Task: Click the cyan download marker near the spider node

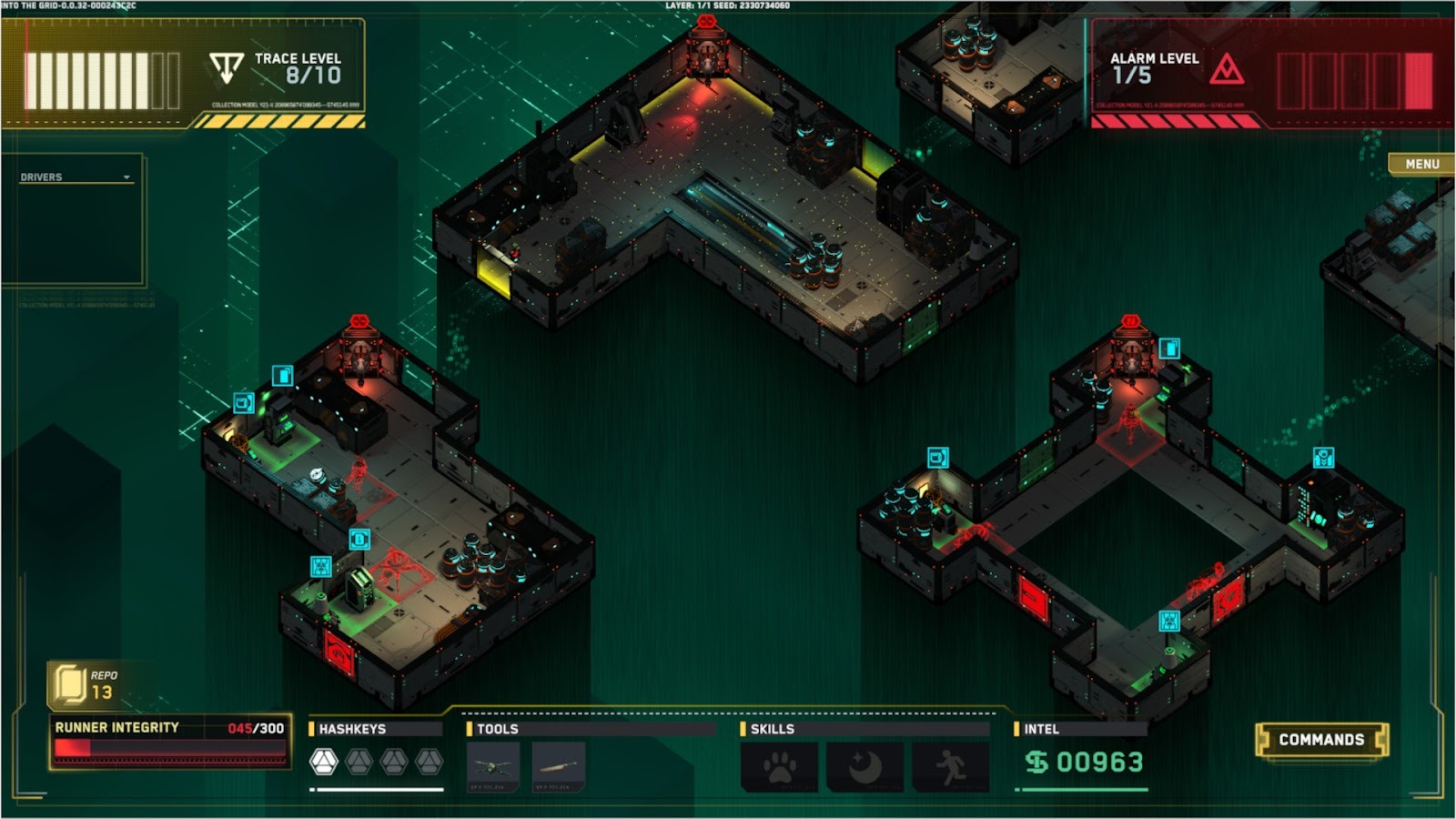Action: 359,540
